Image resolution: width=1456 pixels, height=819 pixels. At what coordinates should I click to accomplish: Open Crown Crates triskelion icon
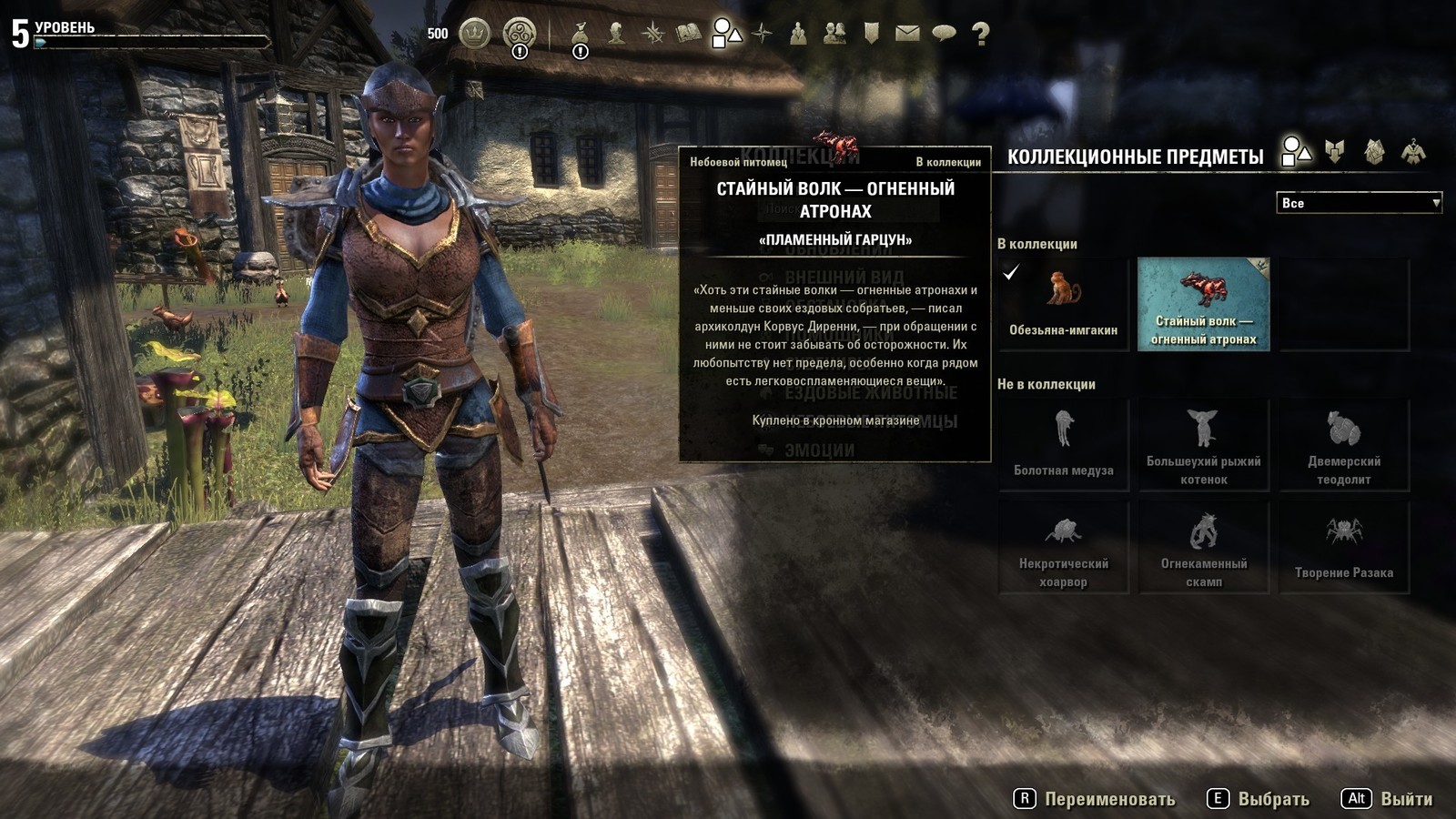point(520,34)
